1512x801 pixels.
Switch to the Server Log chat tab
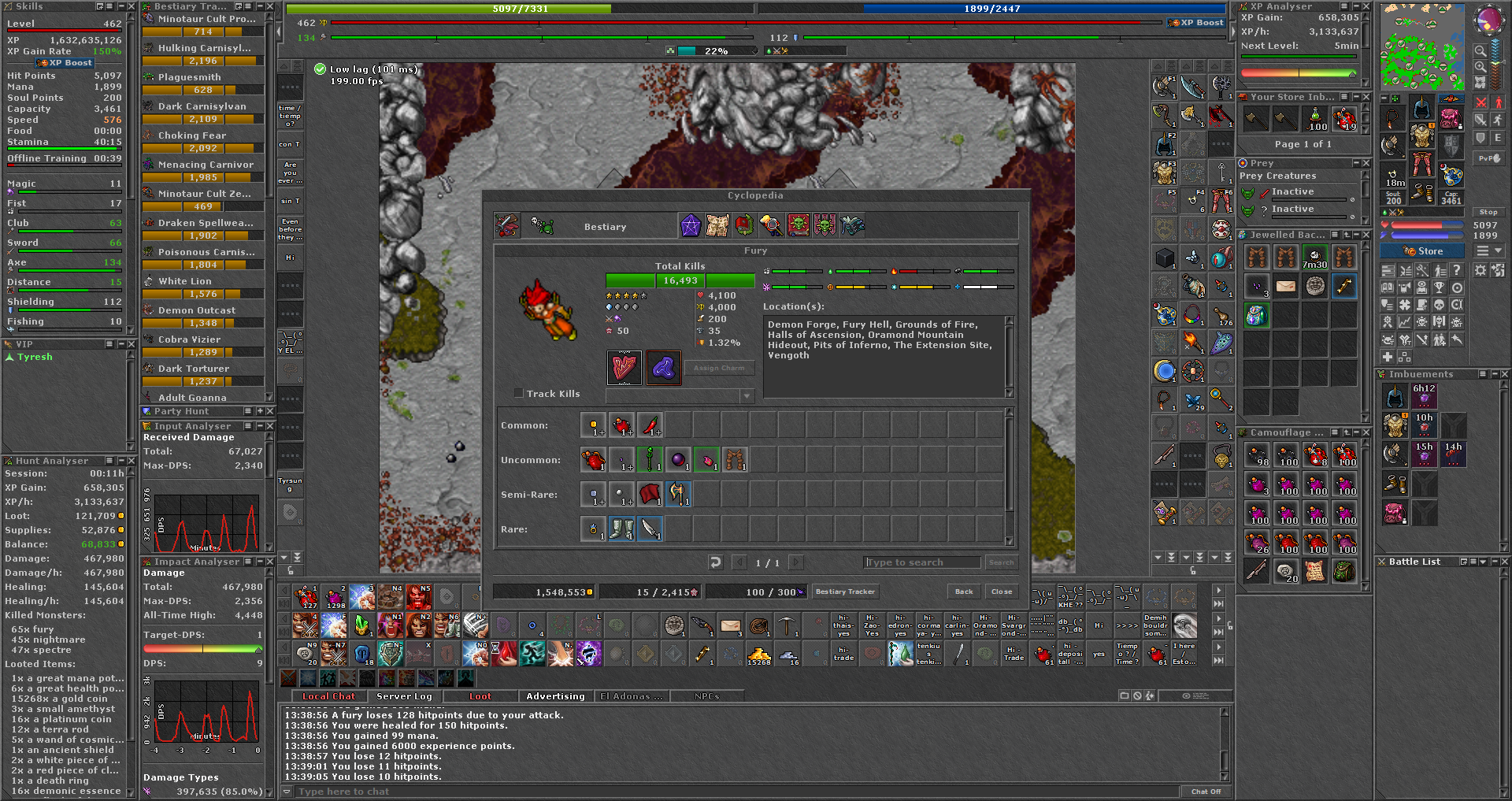[404, 696]
